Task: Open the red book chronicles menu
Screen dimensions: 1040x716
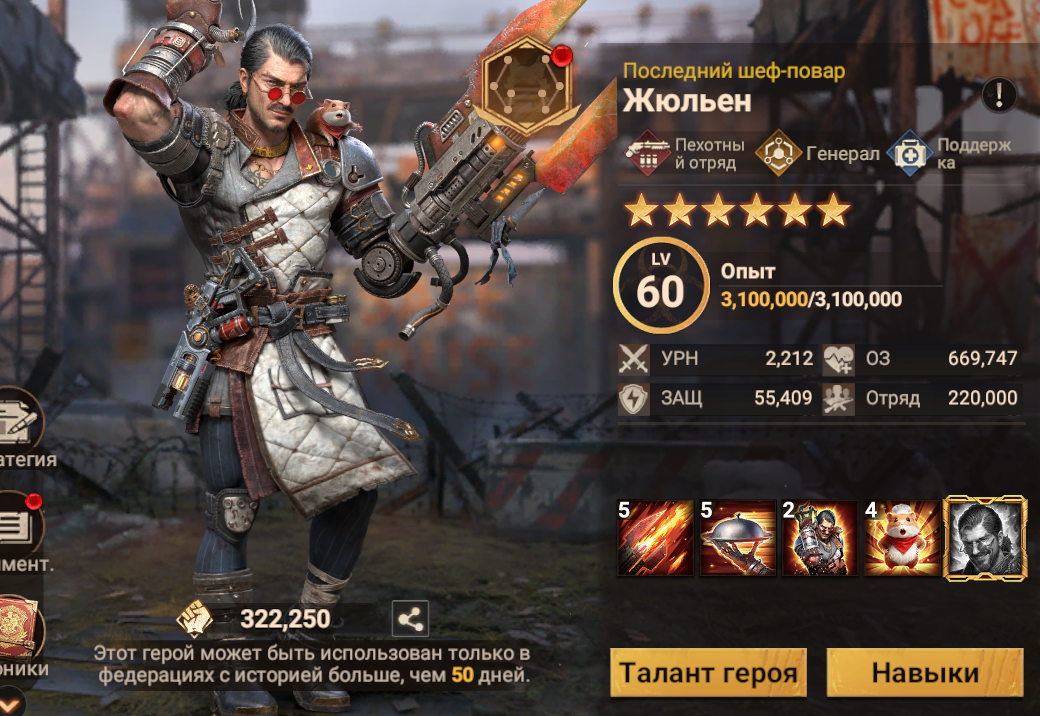Action: coord(20,628)
